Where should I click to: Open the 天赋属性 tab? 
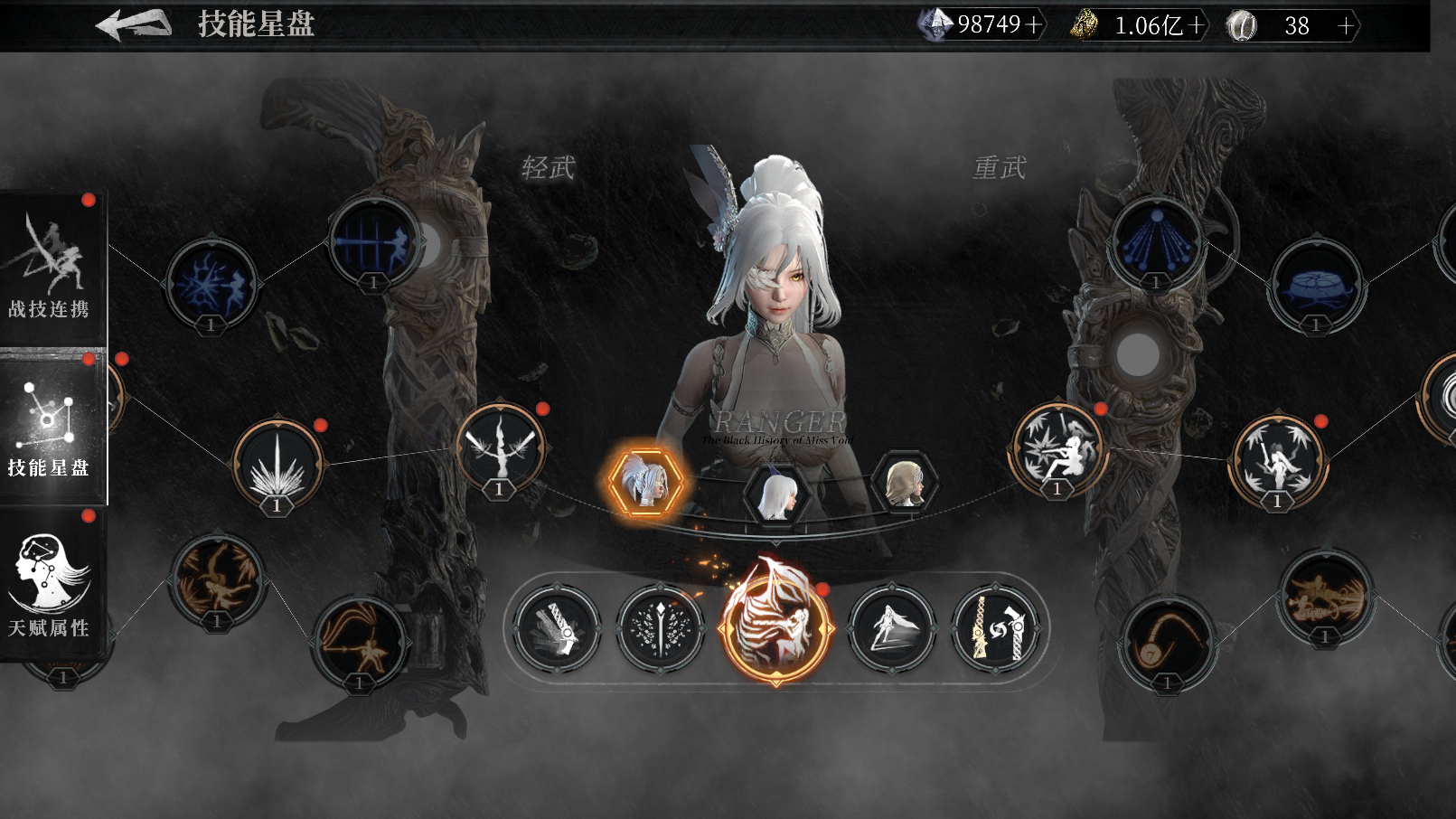pos(52,585)
